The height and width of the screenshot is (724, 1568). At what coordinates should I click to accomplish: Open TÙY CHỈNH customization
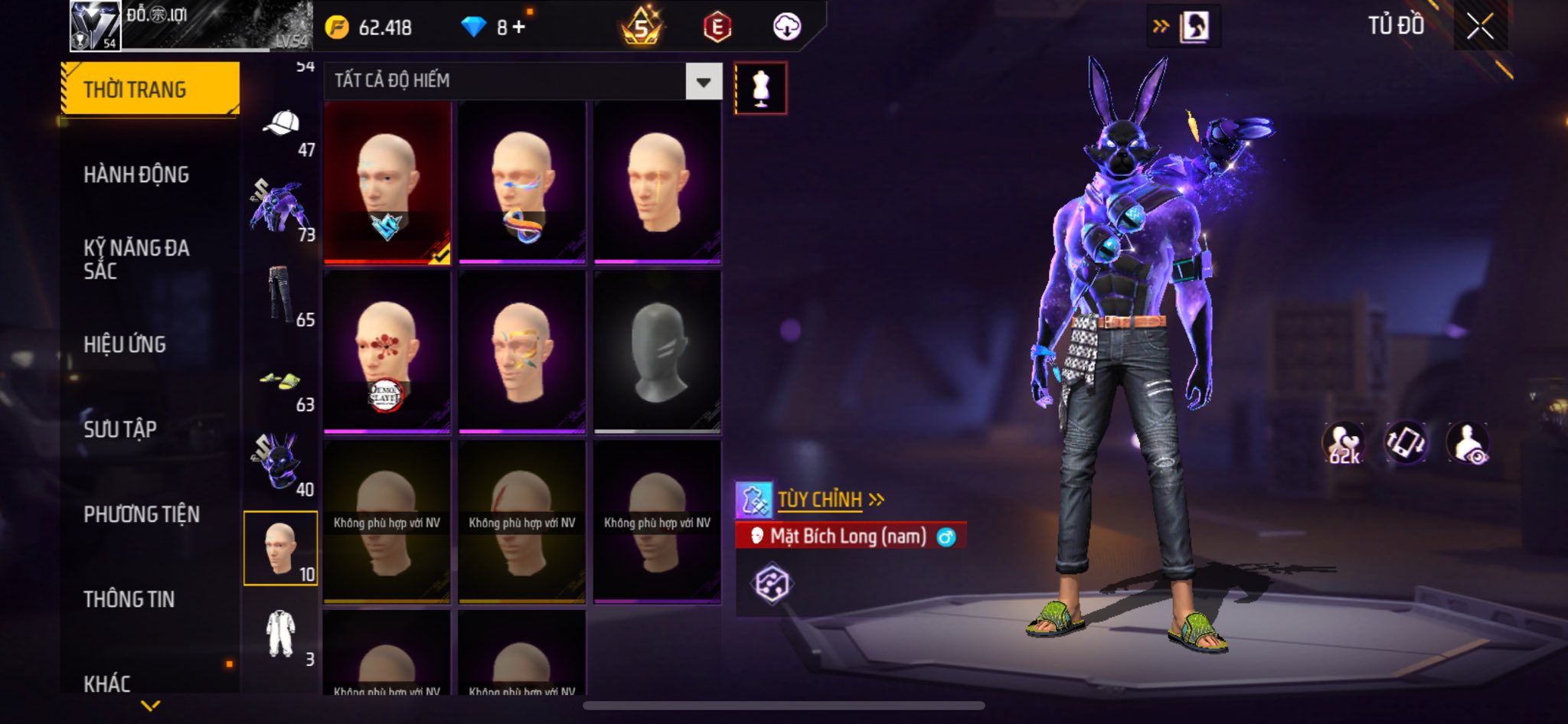pyautogui.click(x=819, y=500)
